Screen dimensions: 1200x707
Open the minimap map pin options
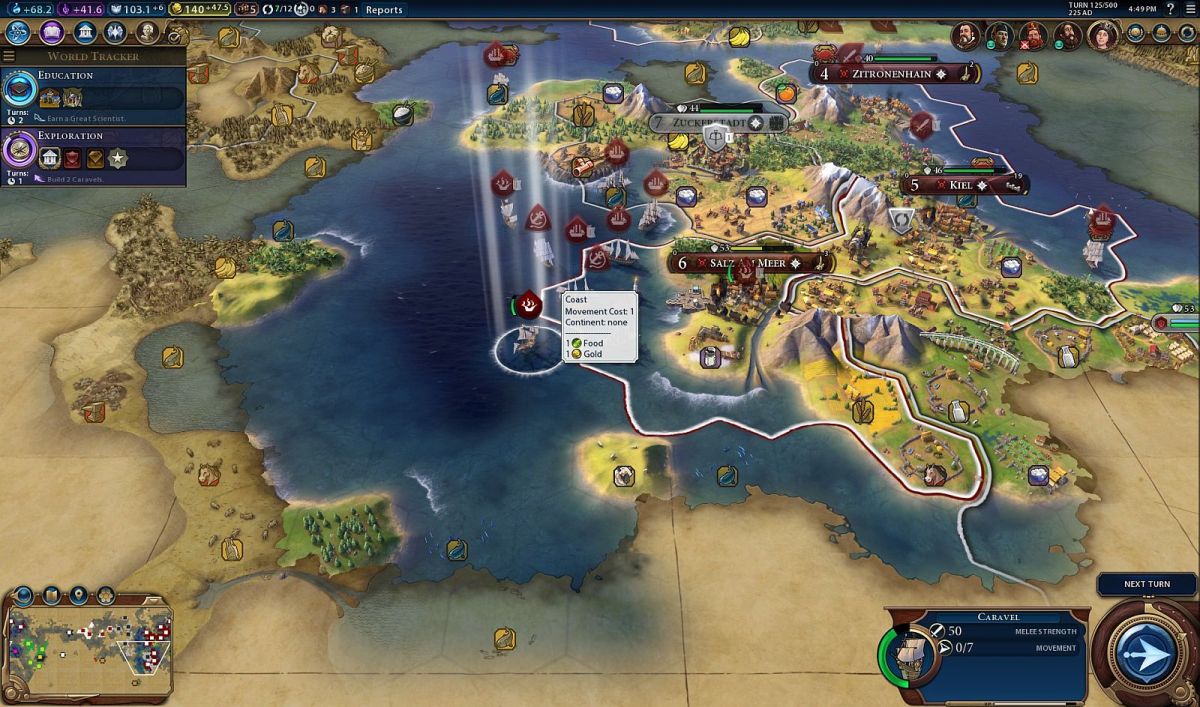click(78, 597)
